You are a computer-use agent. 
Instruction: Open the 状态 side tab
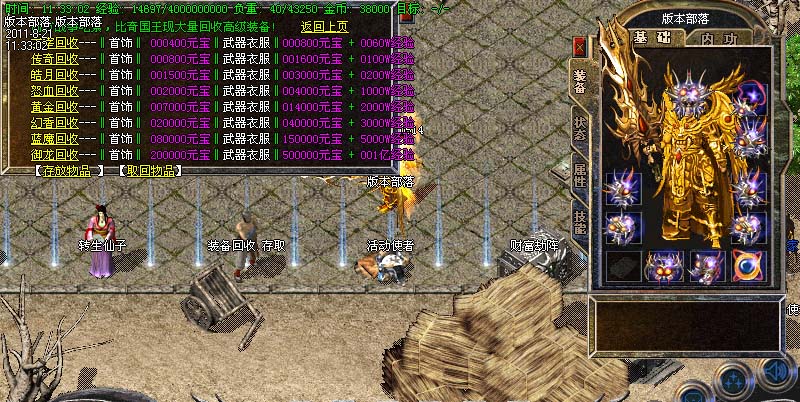point(579,128)
